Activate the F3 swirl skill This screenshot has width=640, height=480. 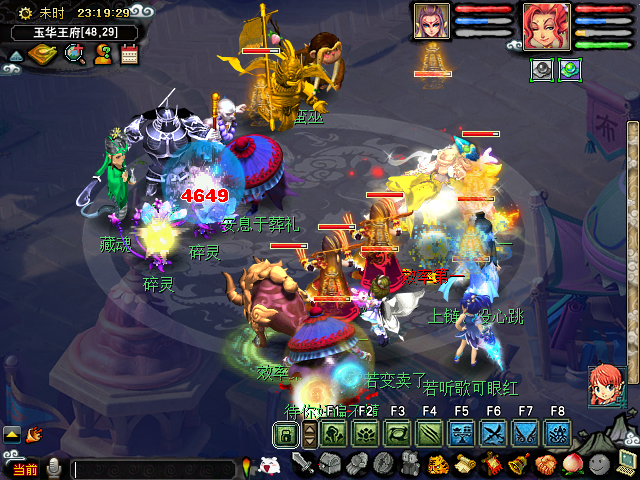click(x=398, y=434)
